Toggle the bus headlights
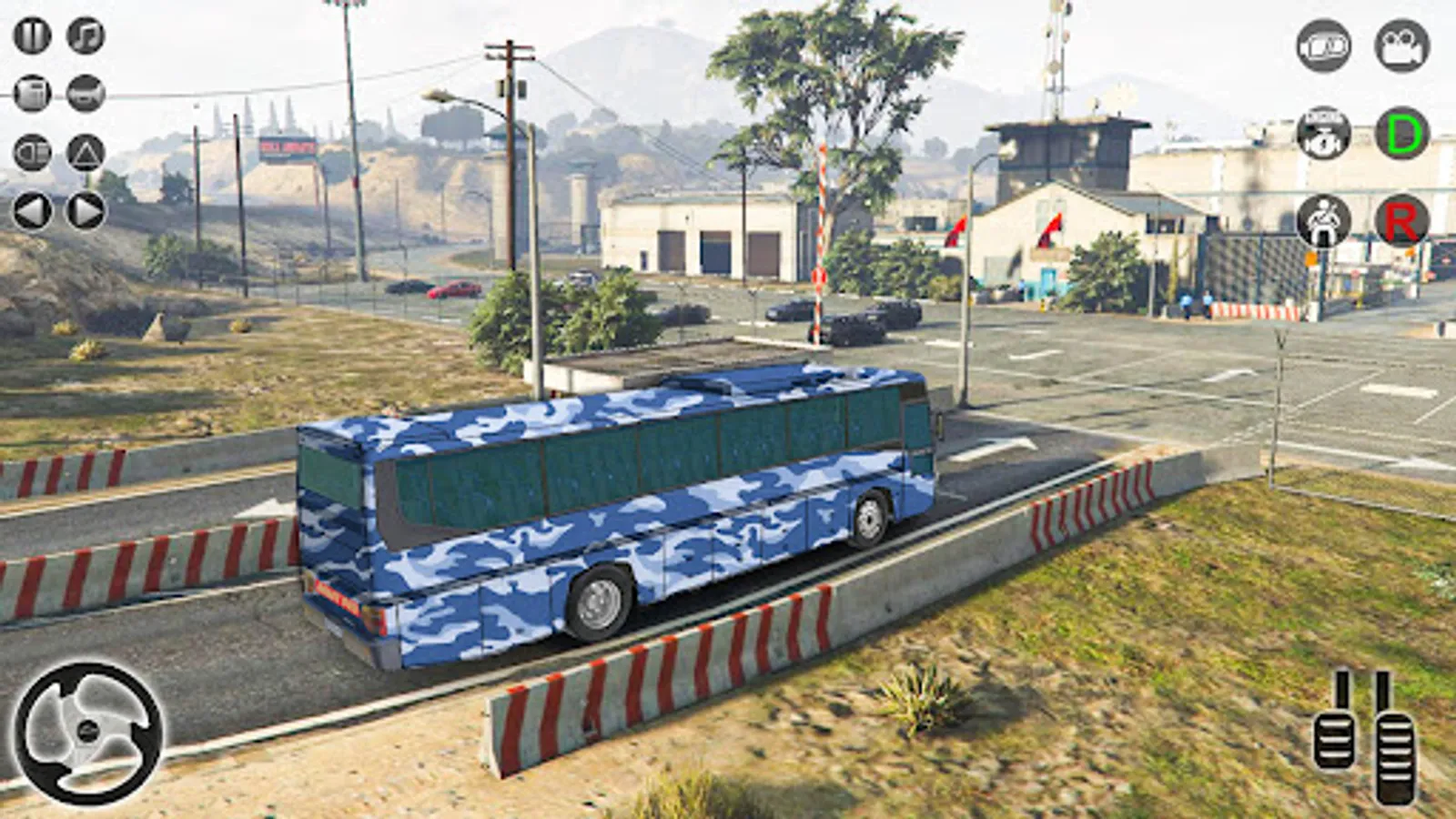The width and height of the screenshot is (1456, 819). 32,153
